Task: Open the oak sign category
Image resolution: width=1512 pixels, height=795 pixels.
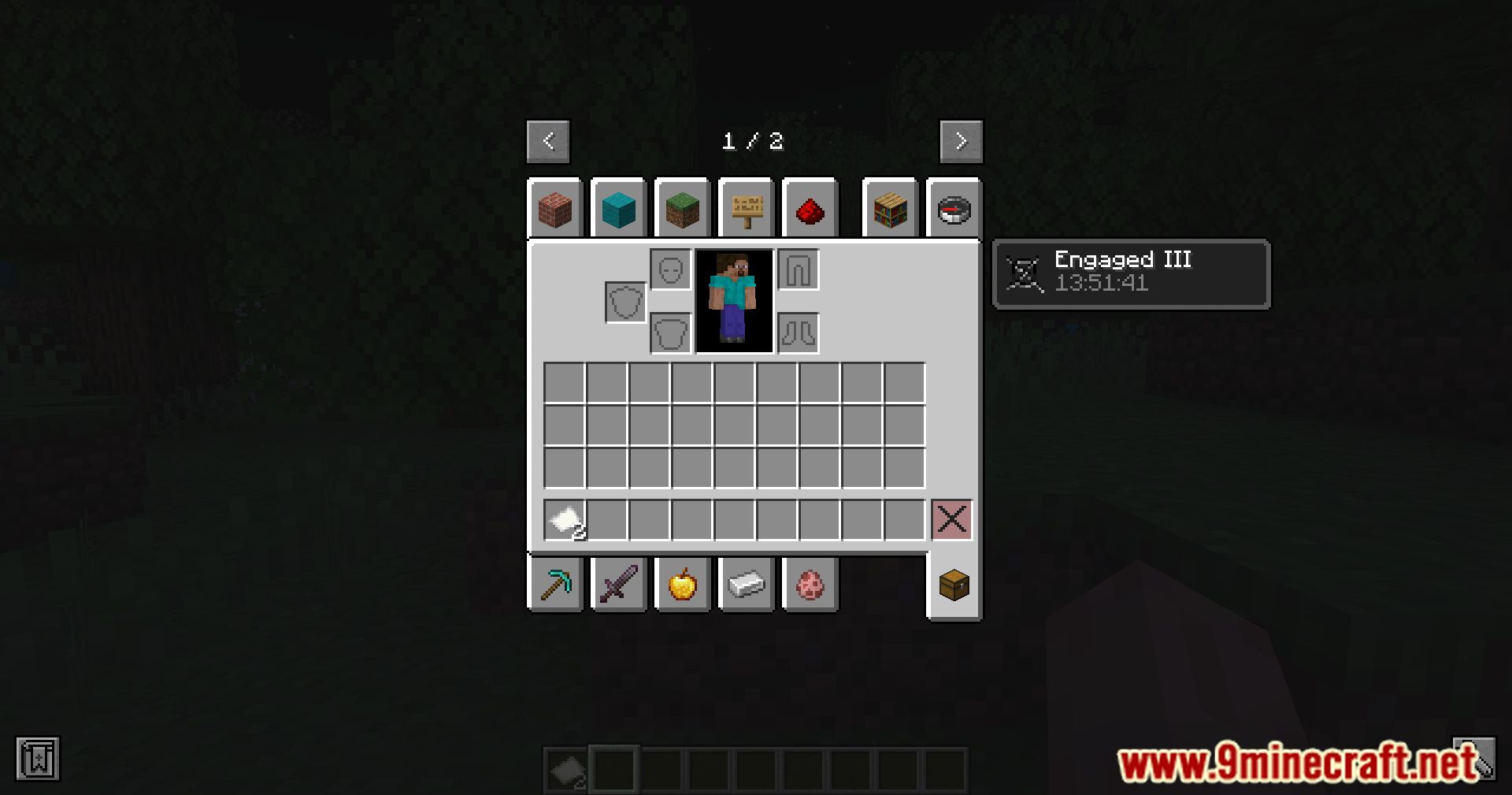Action: [746, 208]
